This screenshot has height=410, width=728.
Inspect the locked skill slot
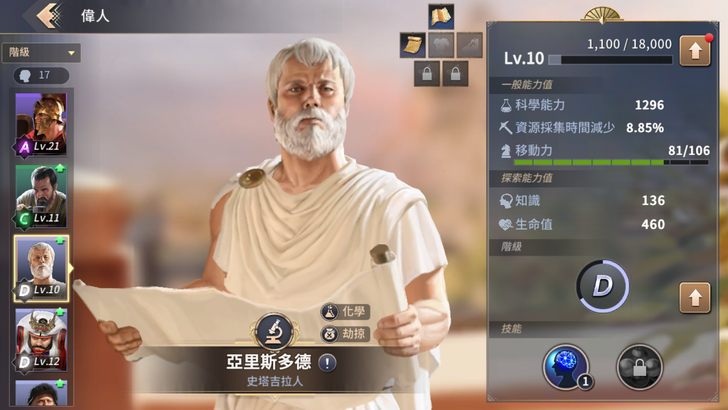pyautogui.click(x=638, y=366)
